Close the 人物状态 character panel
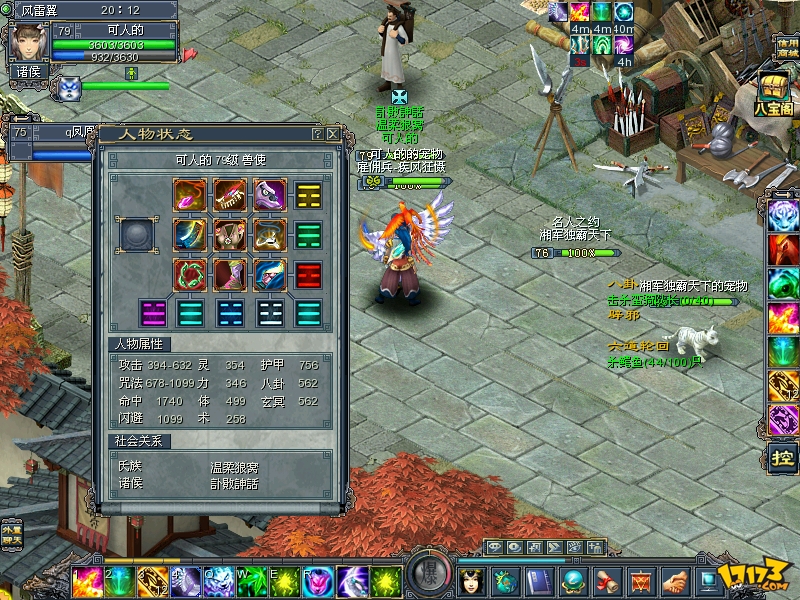Screen dimensions: 800x600 tap(333, 133)
